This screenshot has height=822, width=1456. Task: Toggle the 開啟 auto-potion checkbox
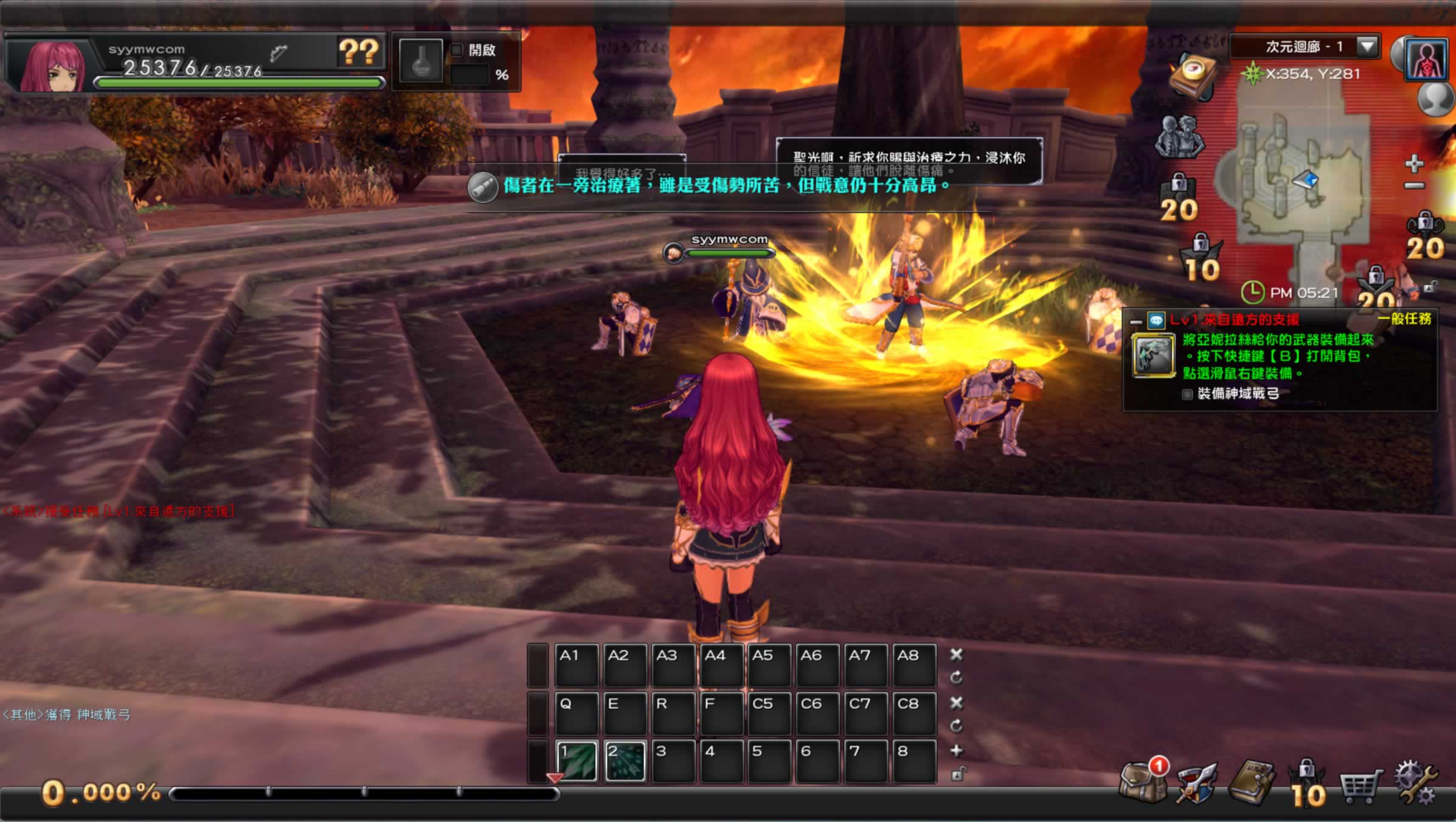click(x=457, y=50)
